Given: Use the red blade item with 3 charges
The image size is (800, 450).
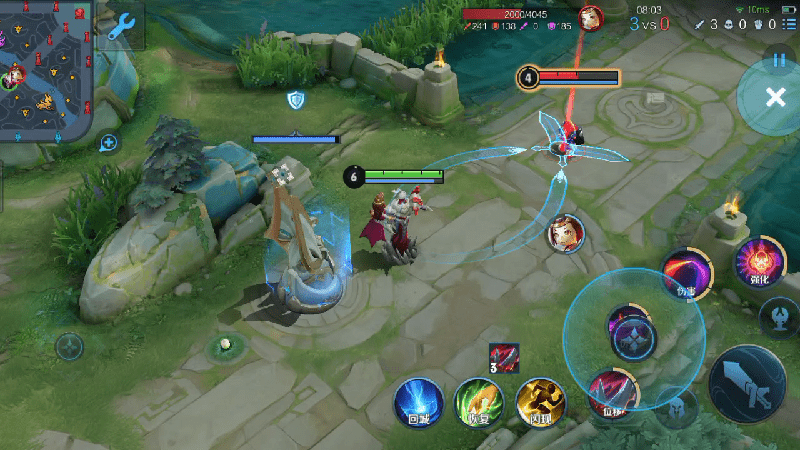Looking at the screenshot, I should click(x=504, y=358).
